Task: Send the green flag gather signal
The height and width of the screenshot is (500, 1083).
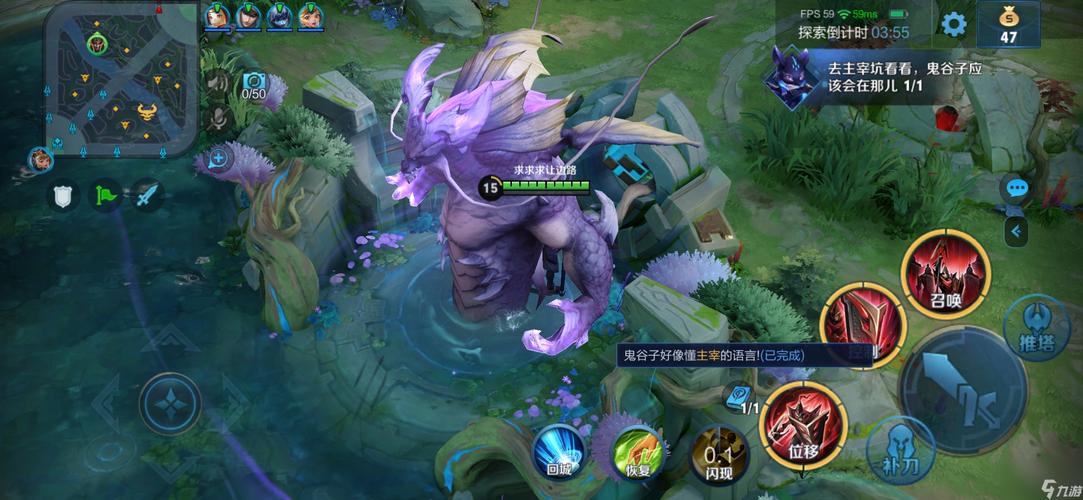Action: coord(106,196)
